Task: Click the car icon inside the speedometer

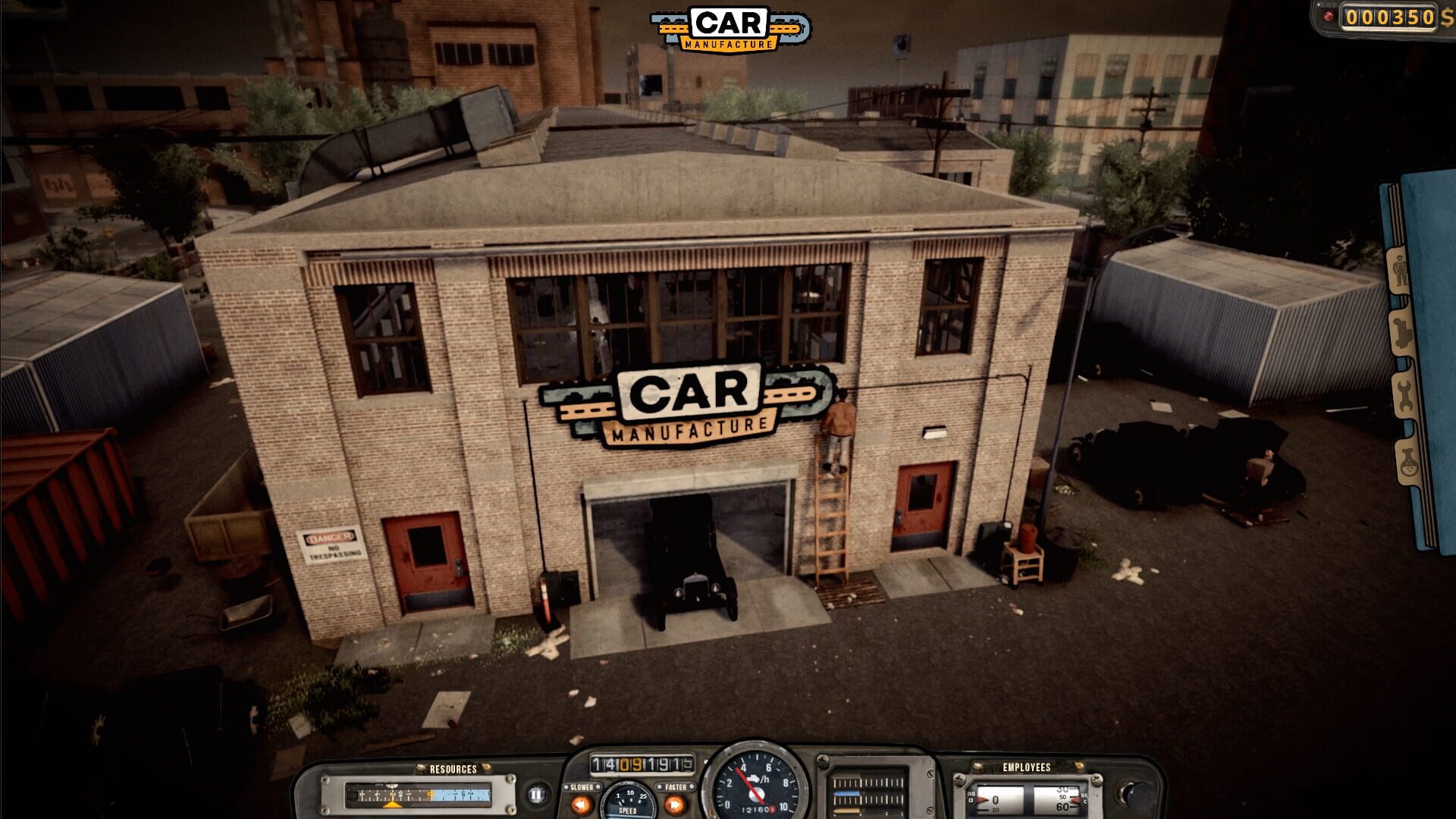Action: (755, 777)
